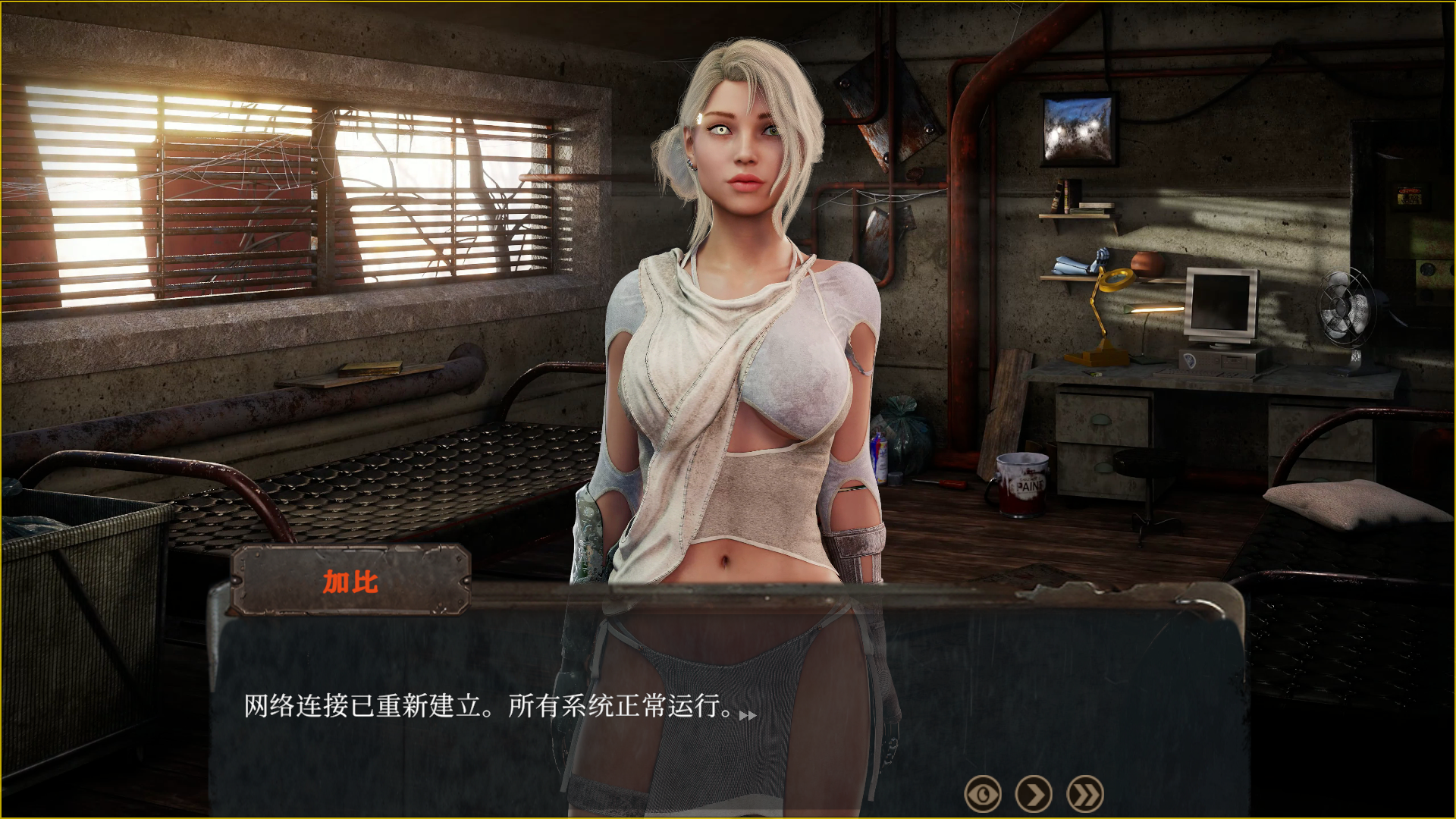This screenshot has width=1456, height=819.
Task: Hide the dialogue box with the eye icon
Action: (982, 795)
